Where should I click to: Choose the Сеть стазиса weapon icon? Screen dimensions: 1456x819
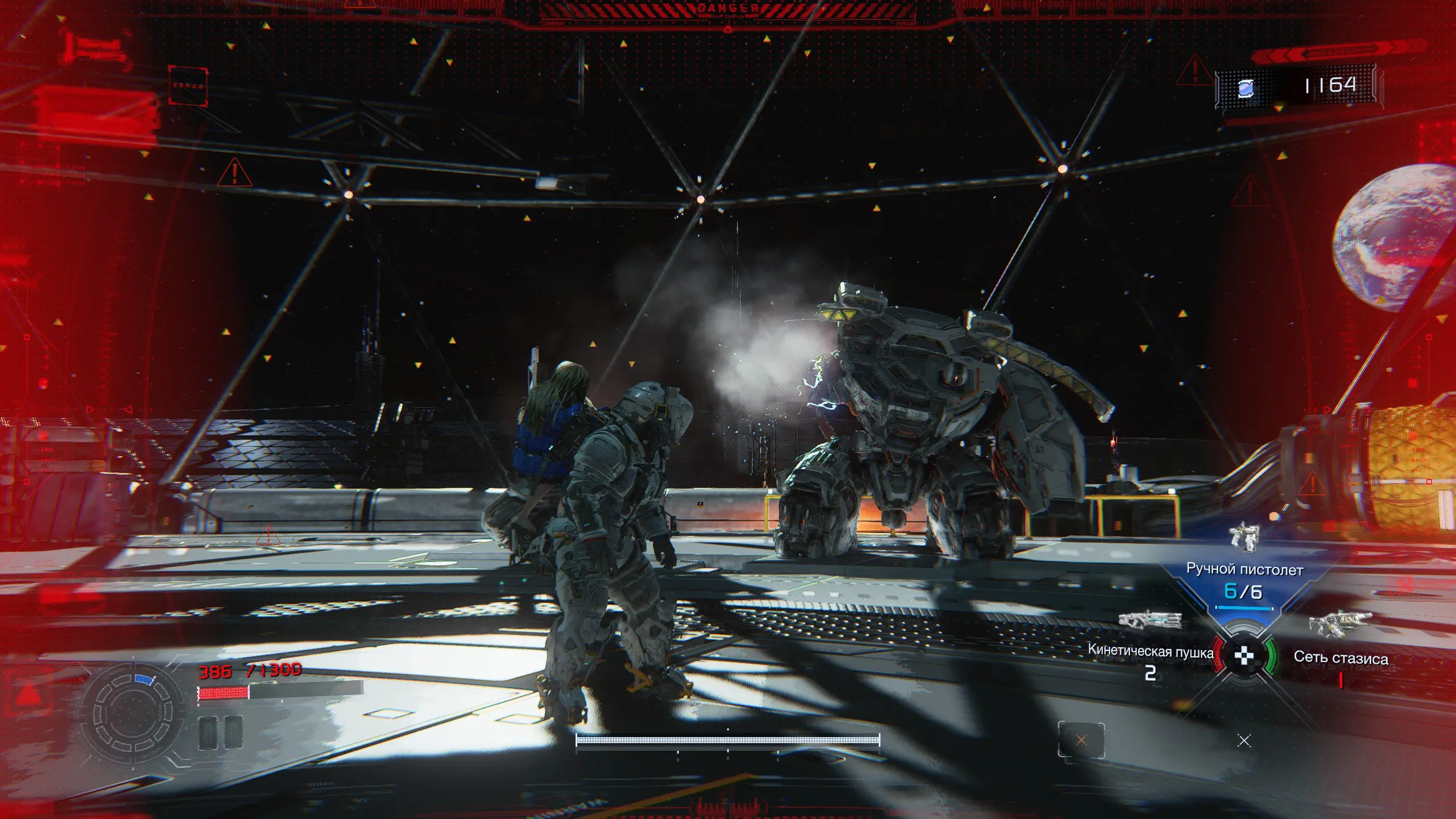tap(1339, 623)
